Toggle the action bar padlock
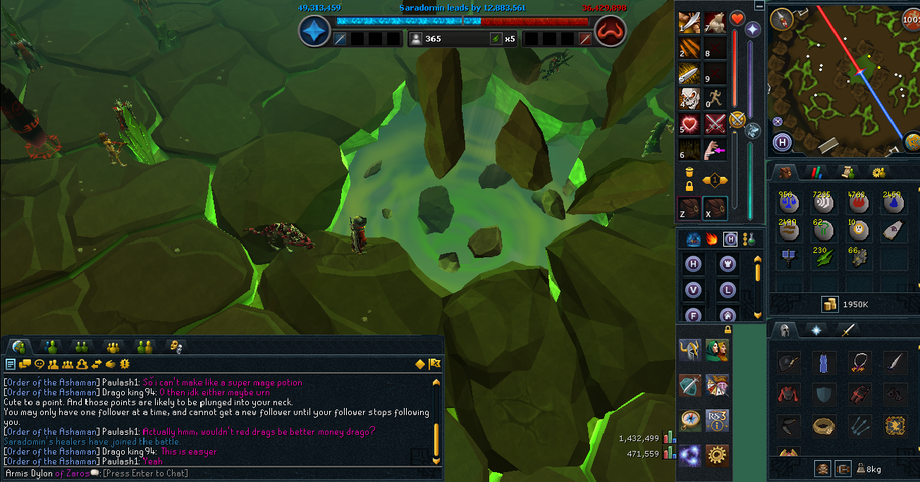 click(688, 186)
